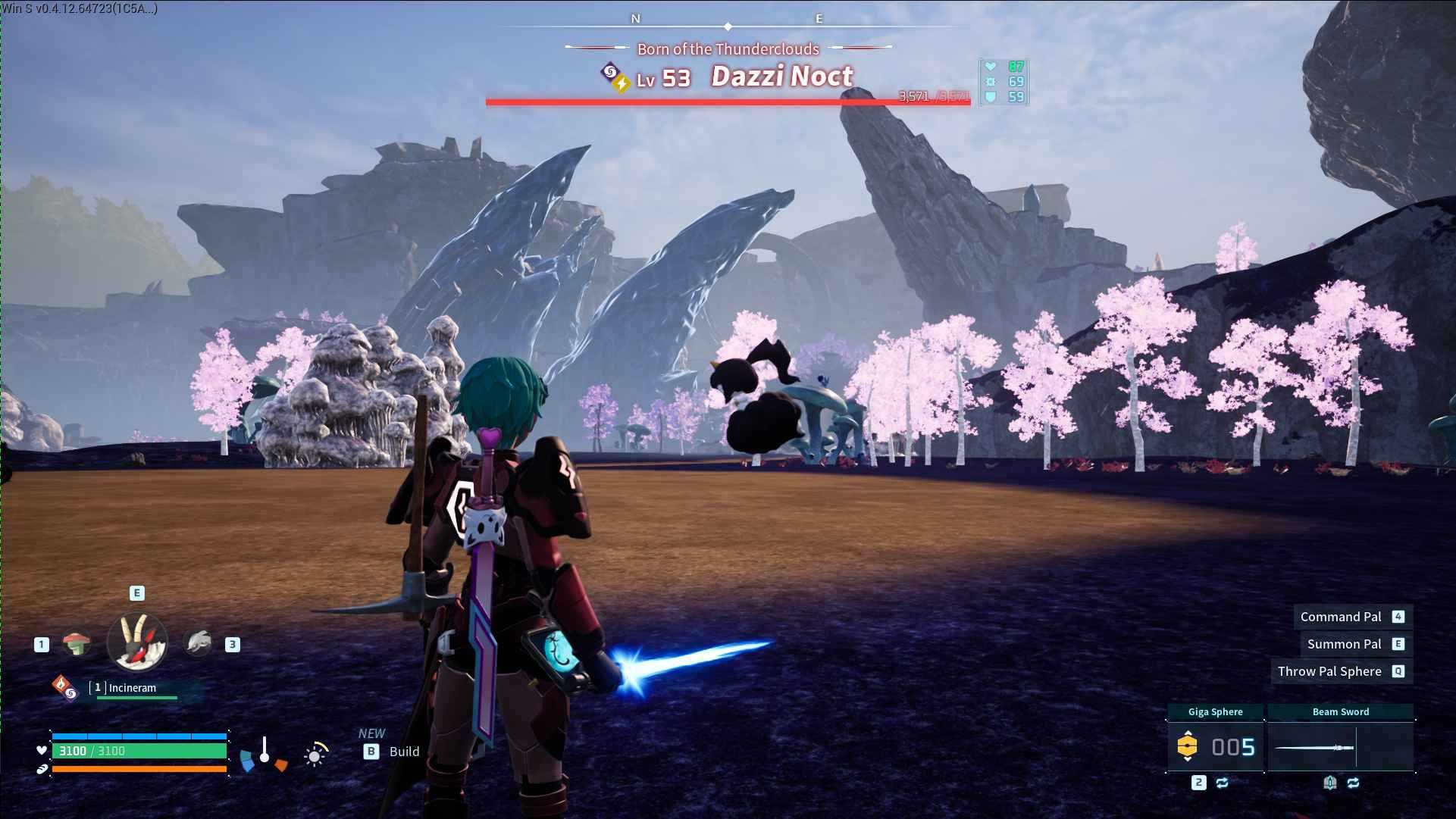Click the dark element icon by Dazzi Noct's name
Screen dimensions: 1456x819
pos(610,71)
